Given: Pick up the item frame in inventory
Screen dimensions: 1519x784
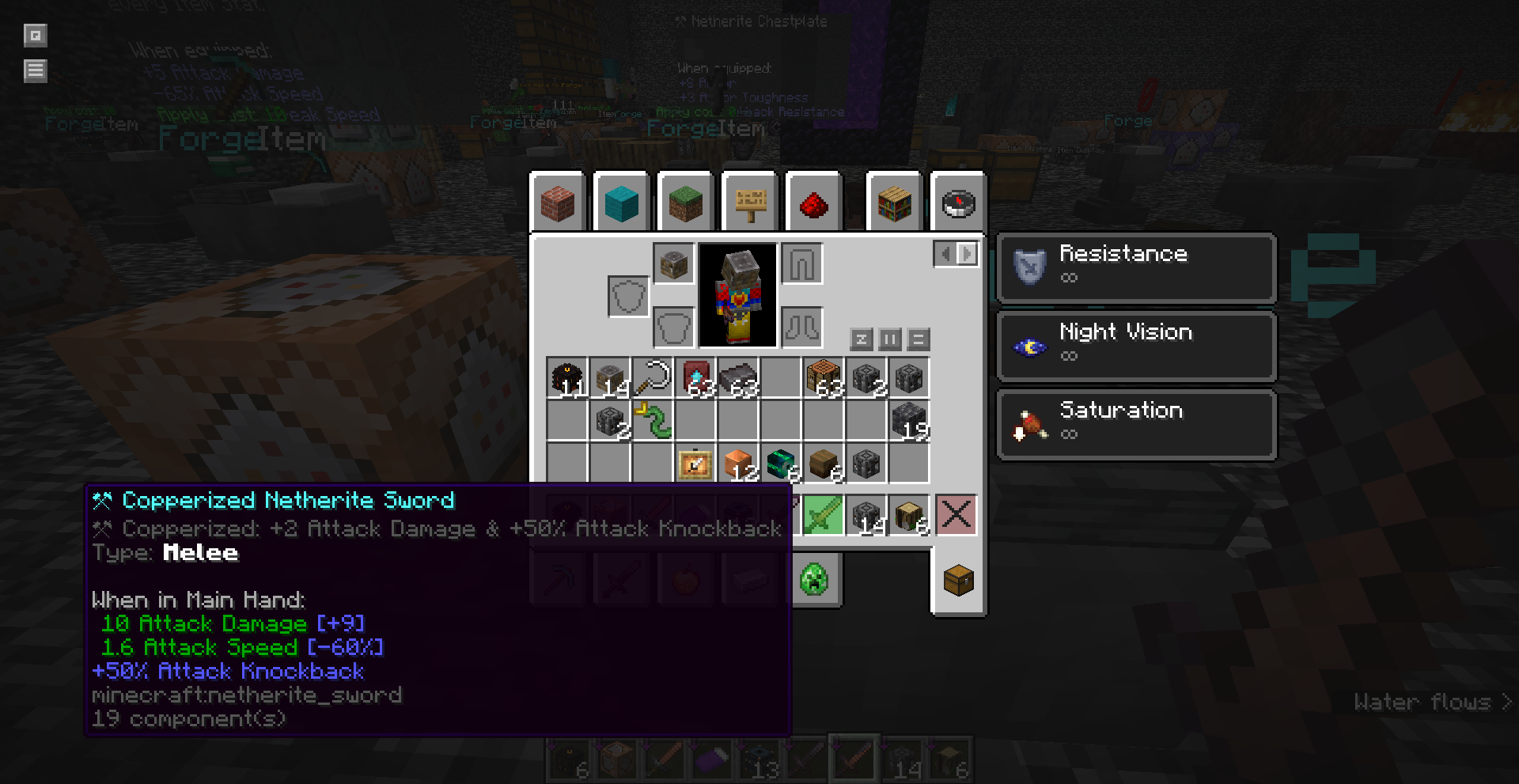Looking at the screenshot, I should pyautogui.click(x=695, y=464).
